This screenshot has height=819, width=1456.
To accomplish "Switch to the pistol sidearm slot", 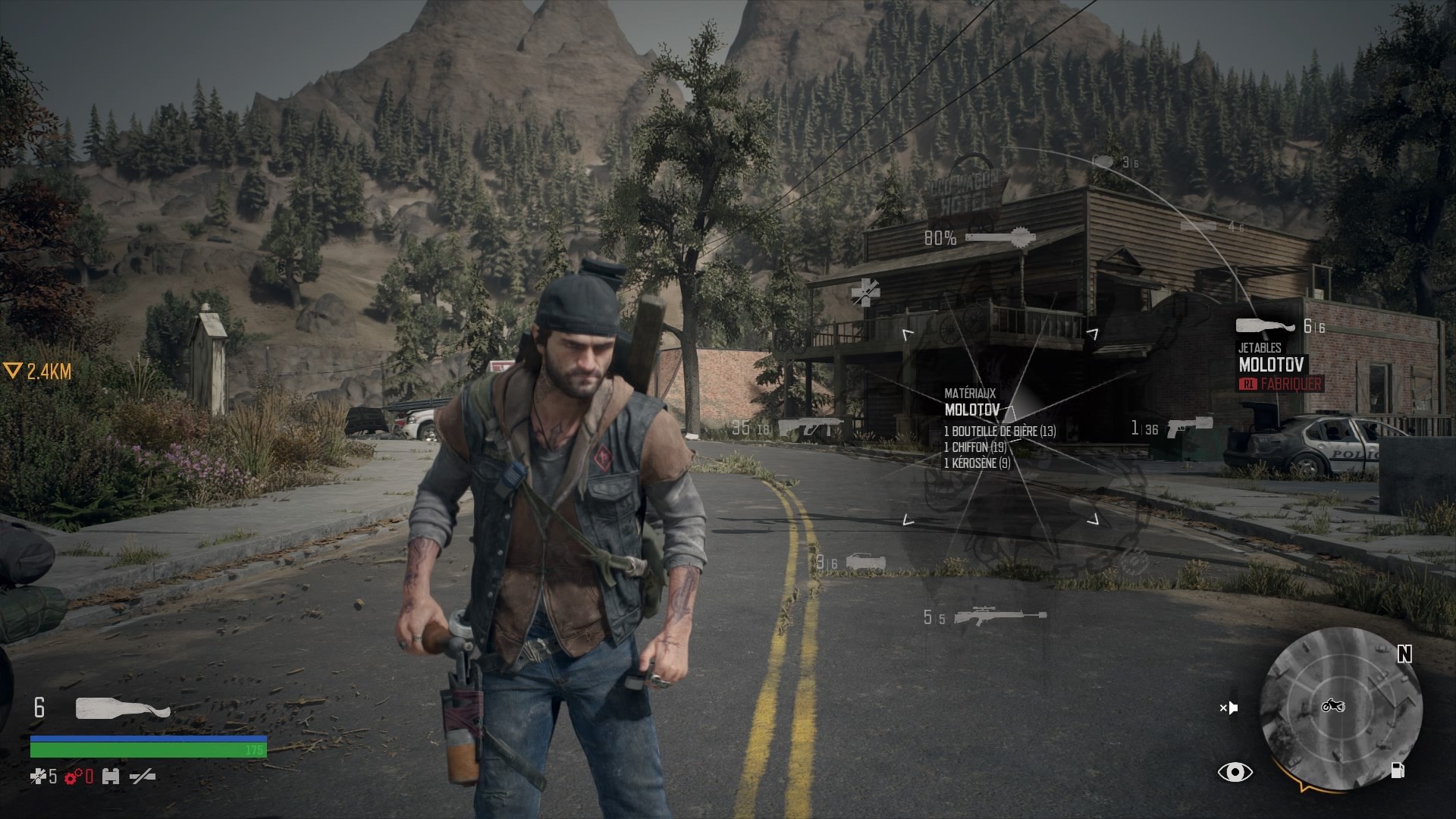I will 1189,427.
